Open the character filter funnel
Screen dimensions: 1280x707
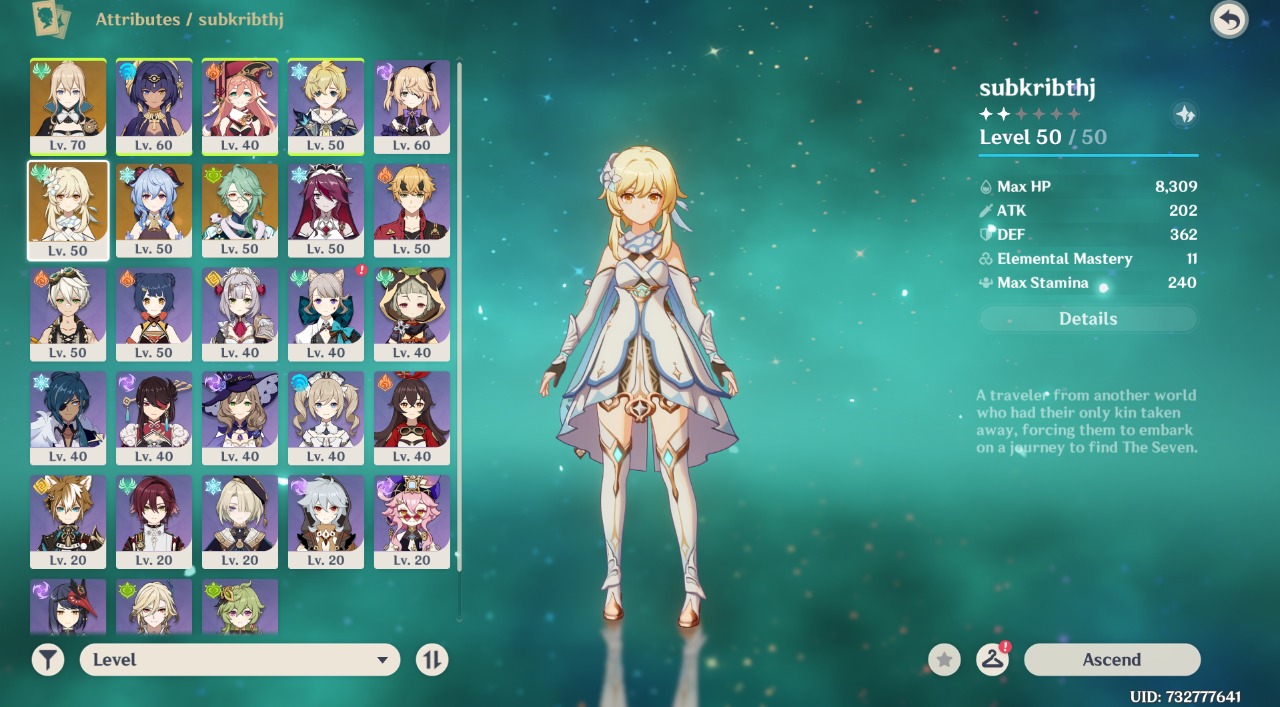48,660
